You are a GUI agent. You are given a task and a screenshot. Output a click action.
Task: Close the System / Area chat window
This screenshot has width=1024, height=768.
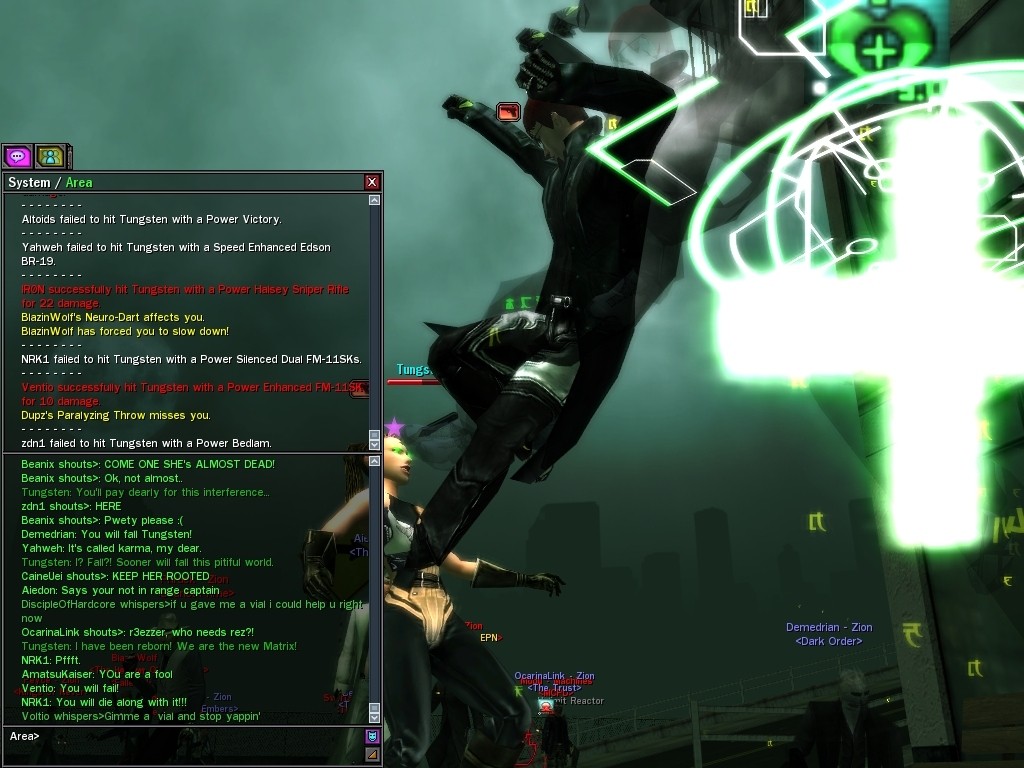[372, 182]
